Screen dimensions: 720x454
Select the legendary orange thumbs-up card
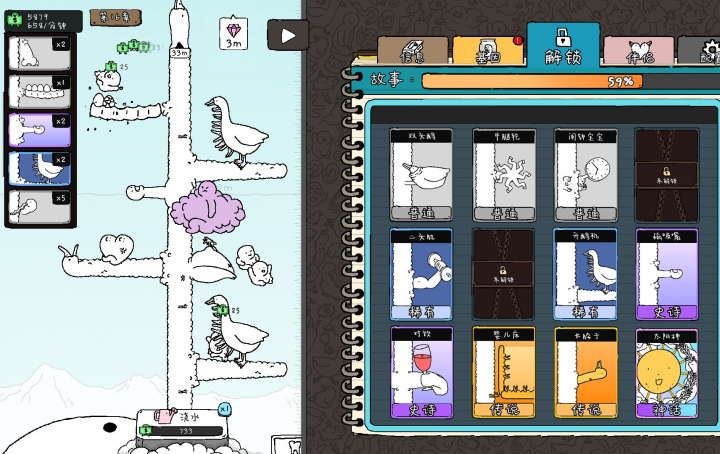585,372
